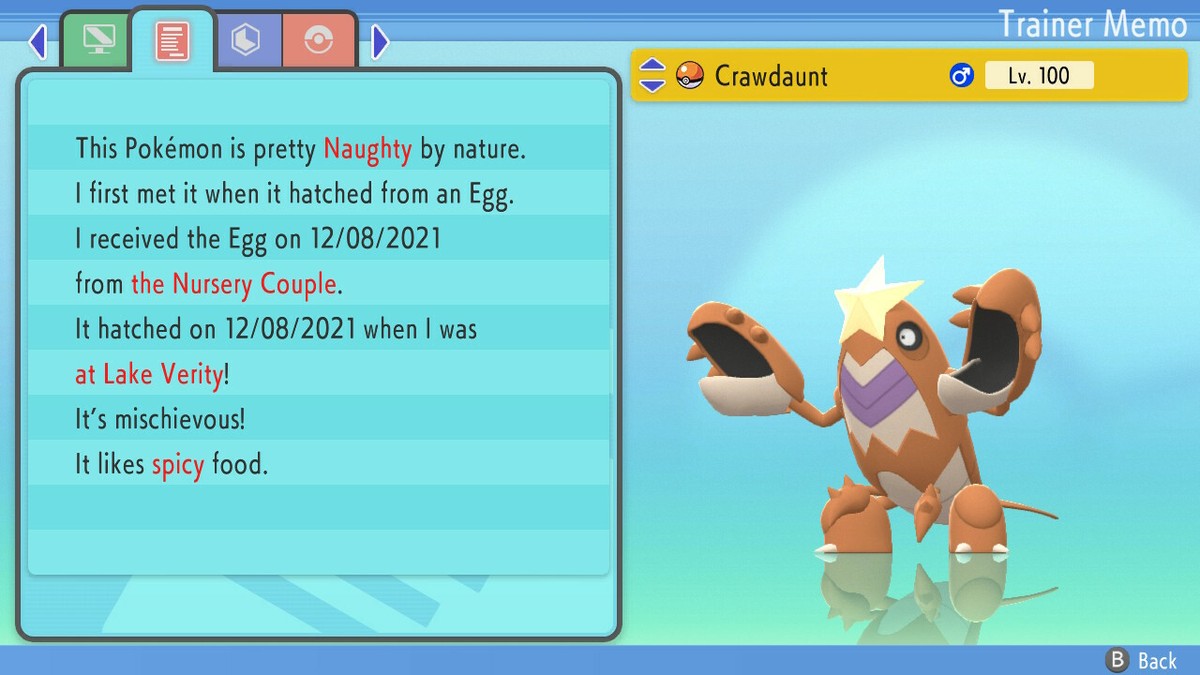Select the red Trainer Memo tab
Viewport: 1200px width, 675px height.
[172, 40]
